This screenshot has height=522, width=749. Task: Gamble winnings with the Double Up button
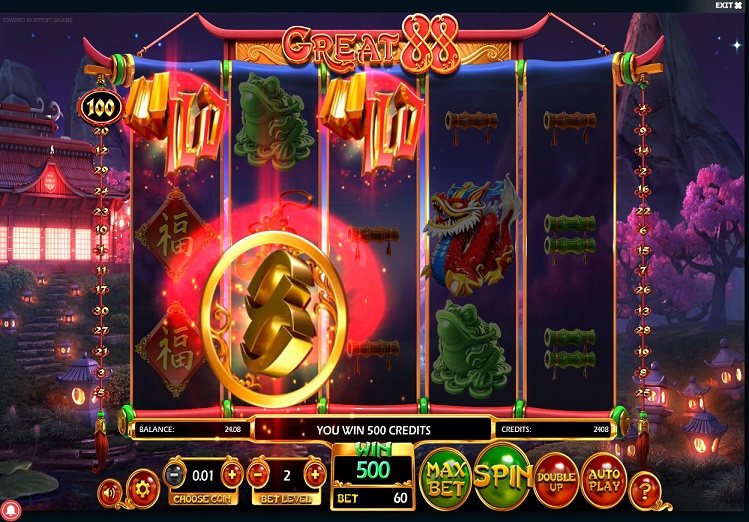pyautogui.click(x=556, y=478)
